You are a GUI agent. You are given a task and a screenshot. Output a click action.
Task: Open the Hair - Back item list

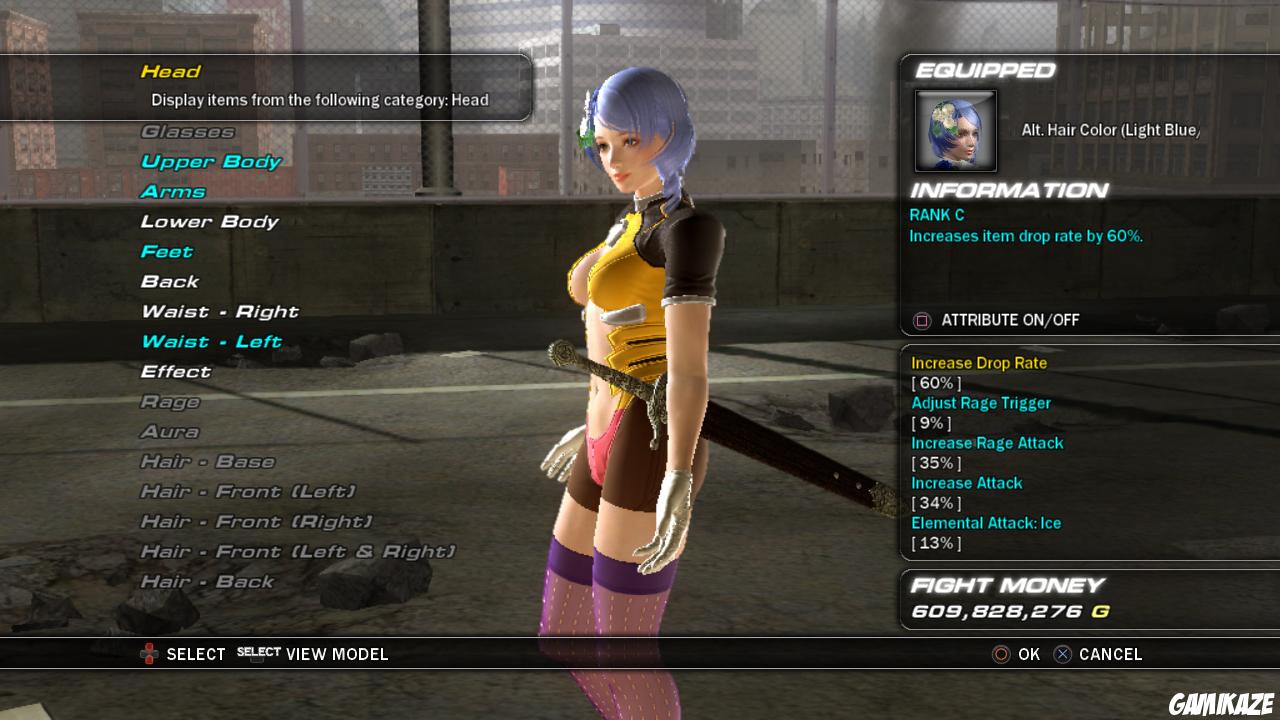tap(208, 581)
